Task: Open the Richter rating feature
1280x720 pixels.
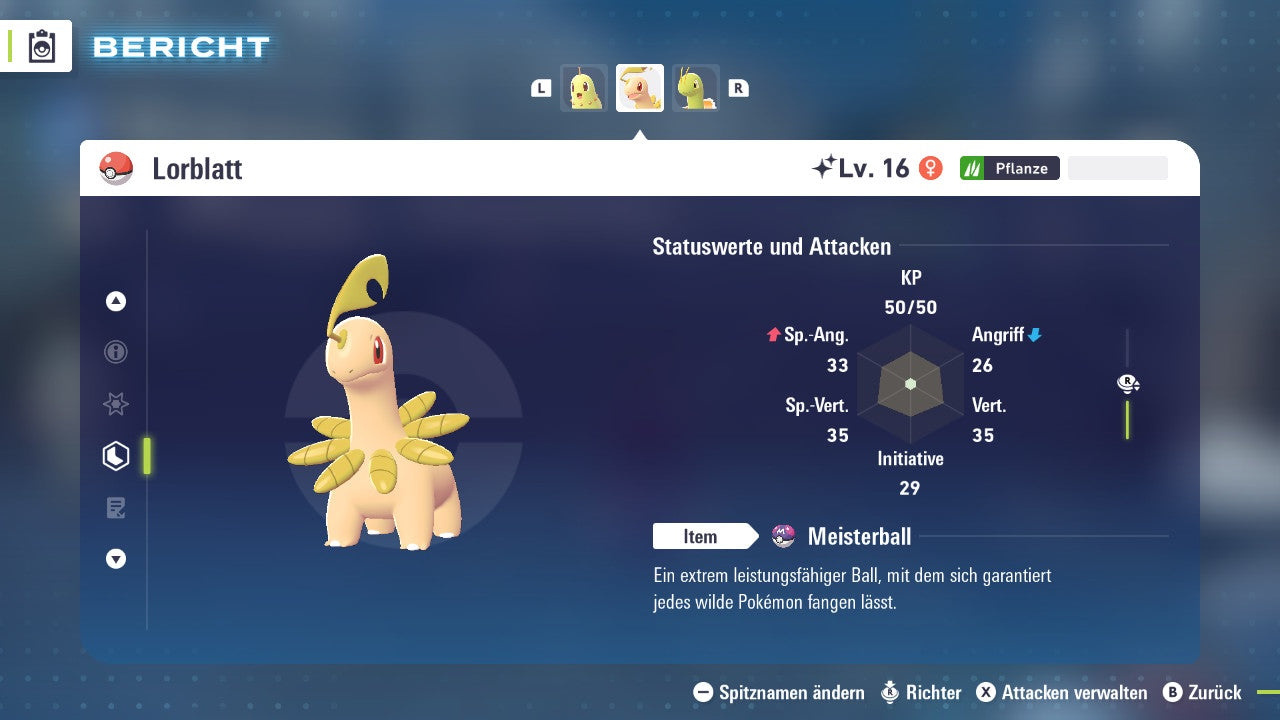Action: [x=920, y=692]
